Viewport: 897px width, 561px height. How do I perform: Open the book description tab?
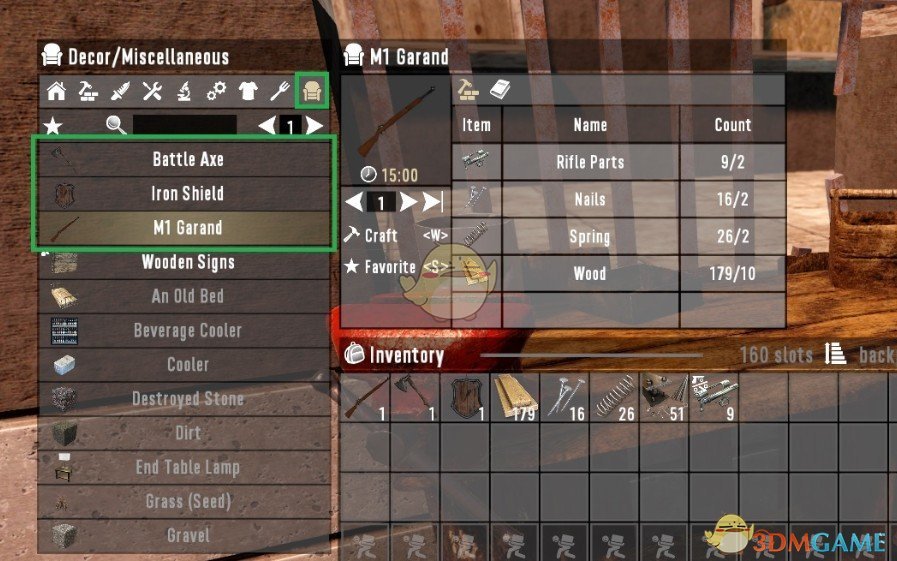(500, 90)
